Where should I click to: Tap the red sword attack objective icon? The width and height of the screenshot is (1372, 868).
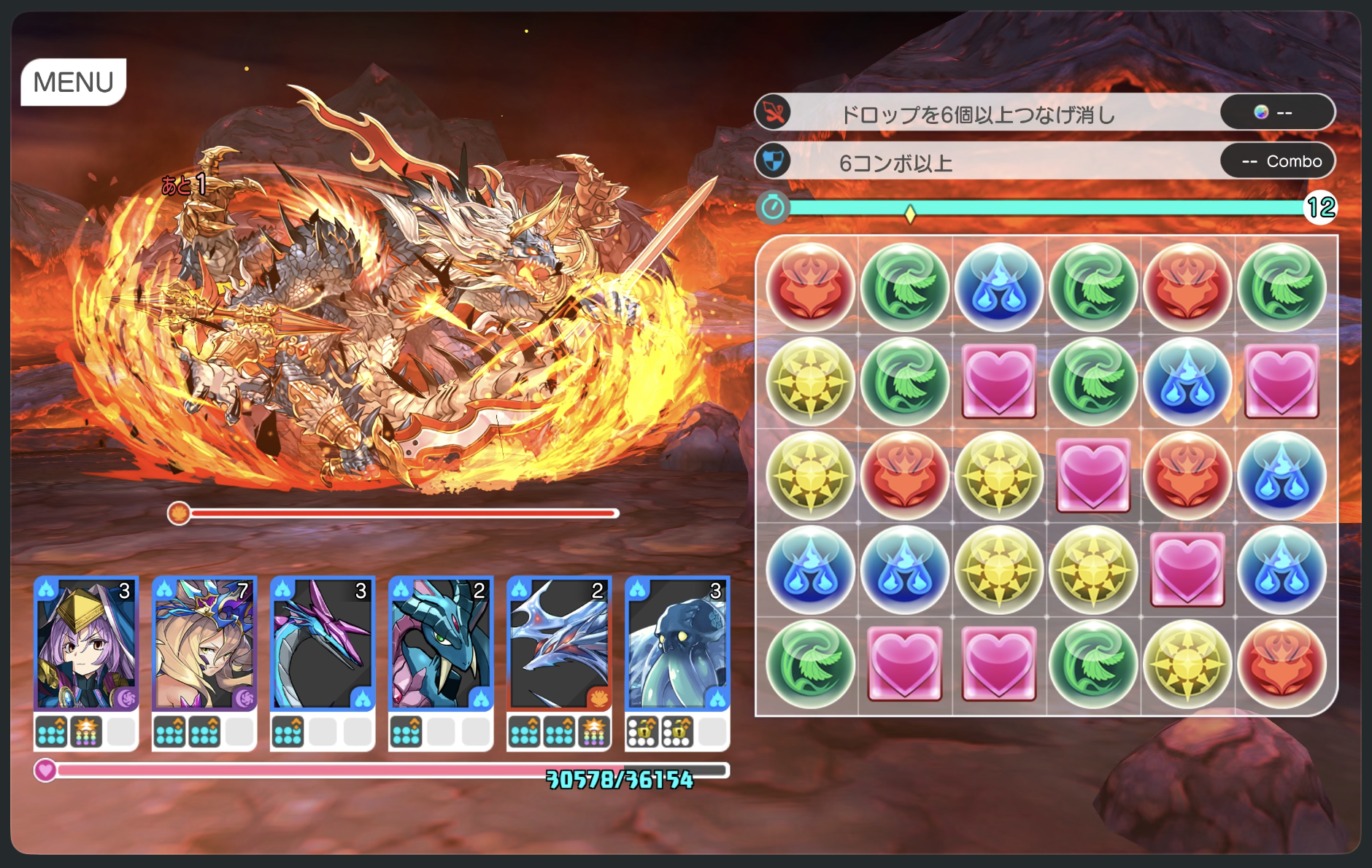[774, 112]
